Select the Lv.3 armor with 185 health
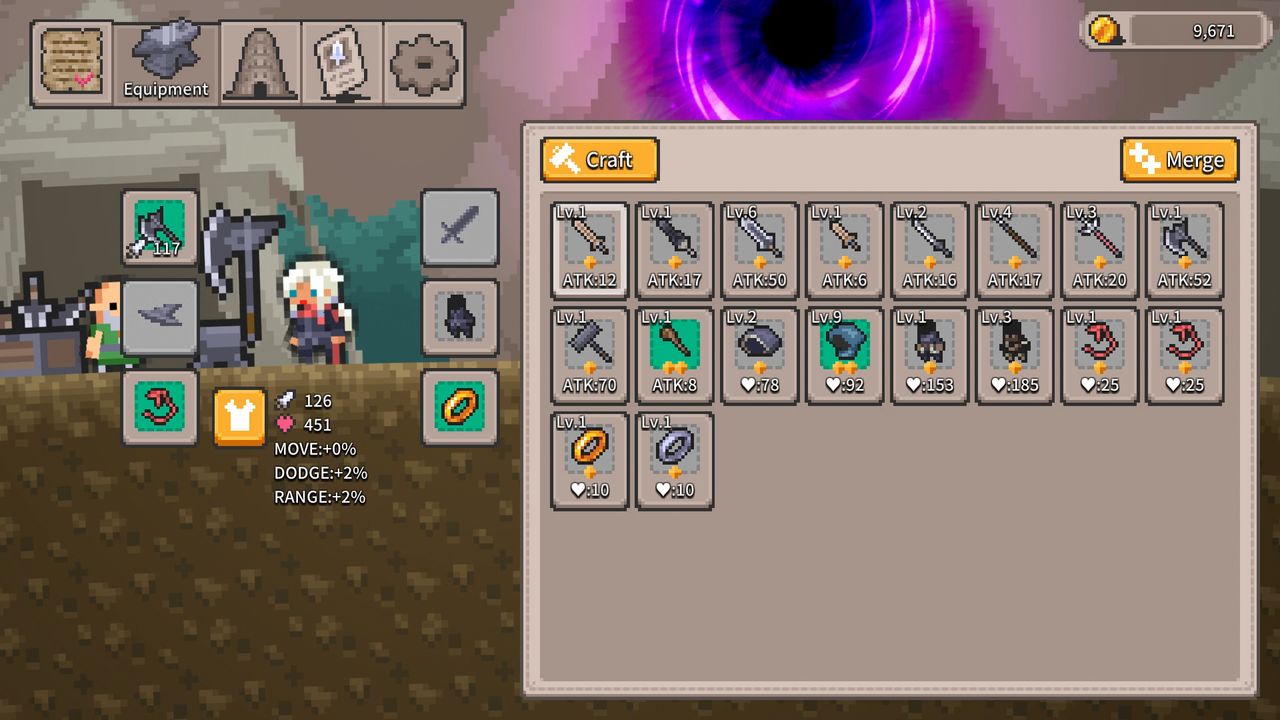Image resolution: width=1280 pixels, height=720 pixels. (1013, 353)
